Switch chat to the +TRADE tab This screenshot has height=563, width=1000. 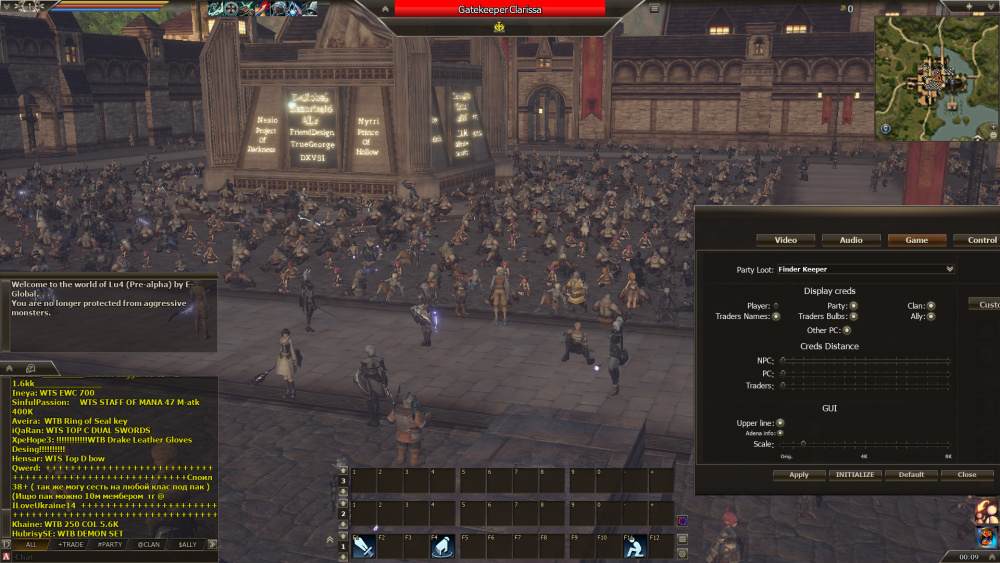(x=71, y=544)
